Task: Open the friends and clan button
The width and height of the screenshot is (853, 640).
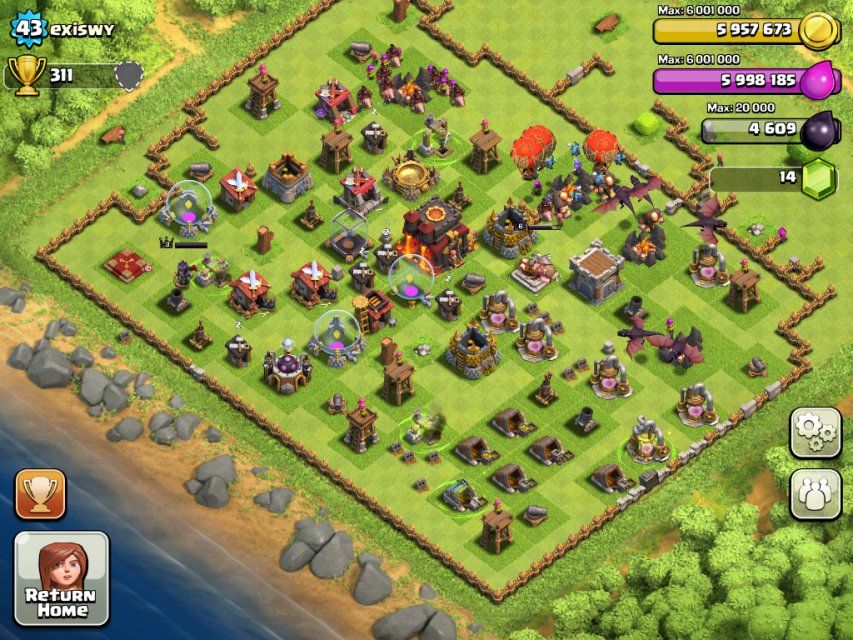Action: pyautogui.click(x=815, y=493)
